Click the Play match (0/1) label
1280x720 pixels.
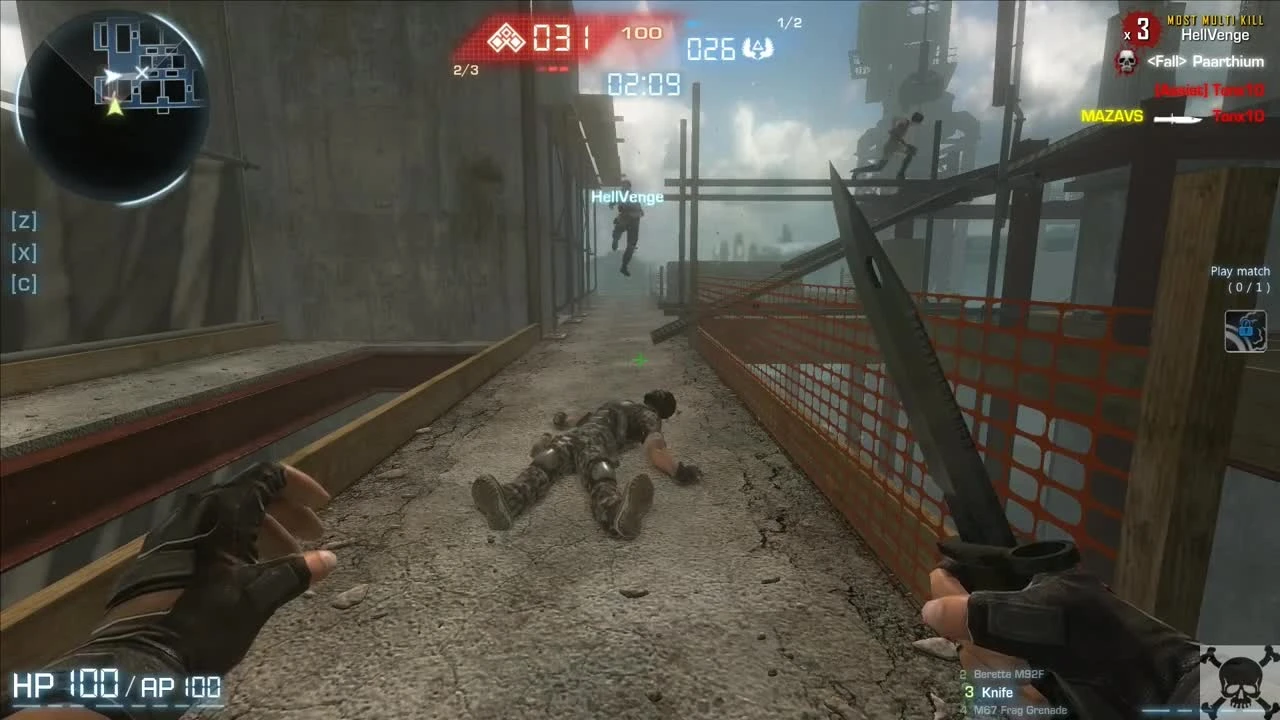[x=1240, y=277]
